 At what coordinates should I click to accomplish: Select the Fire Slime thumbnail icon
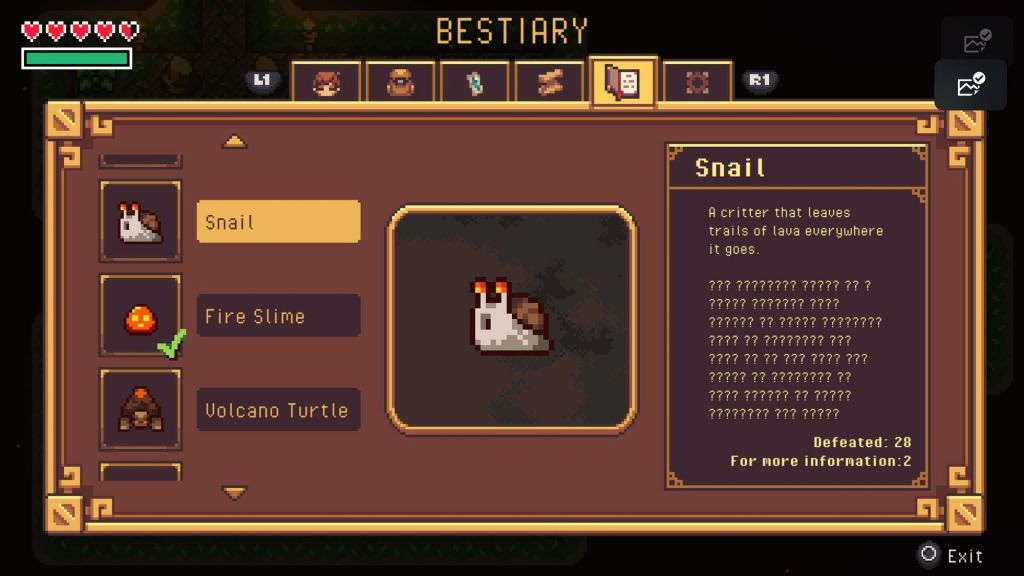[140, 316]
